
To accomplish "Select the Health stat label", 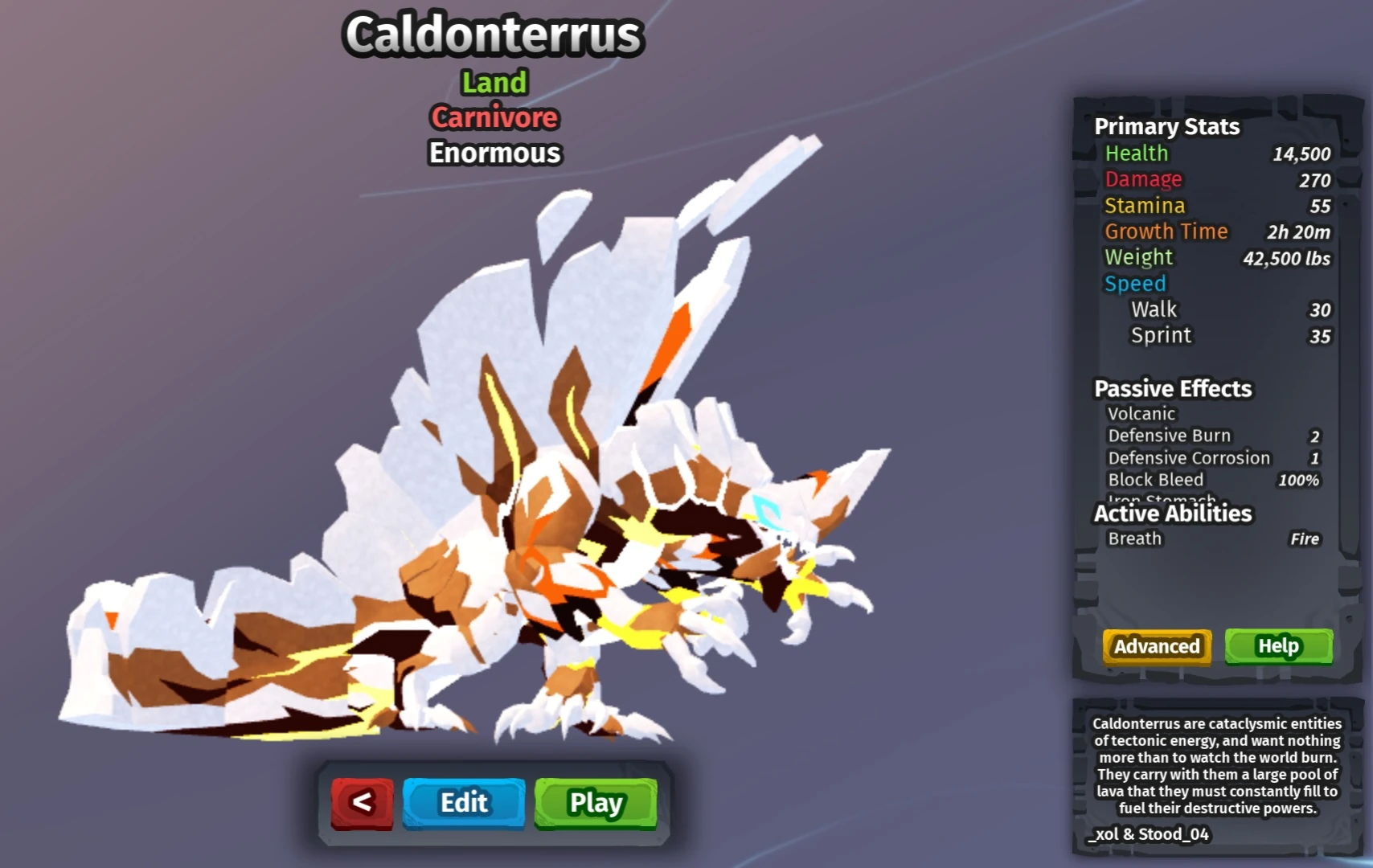I will [x=1136, y=153].
